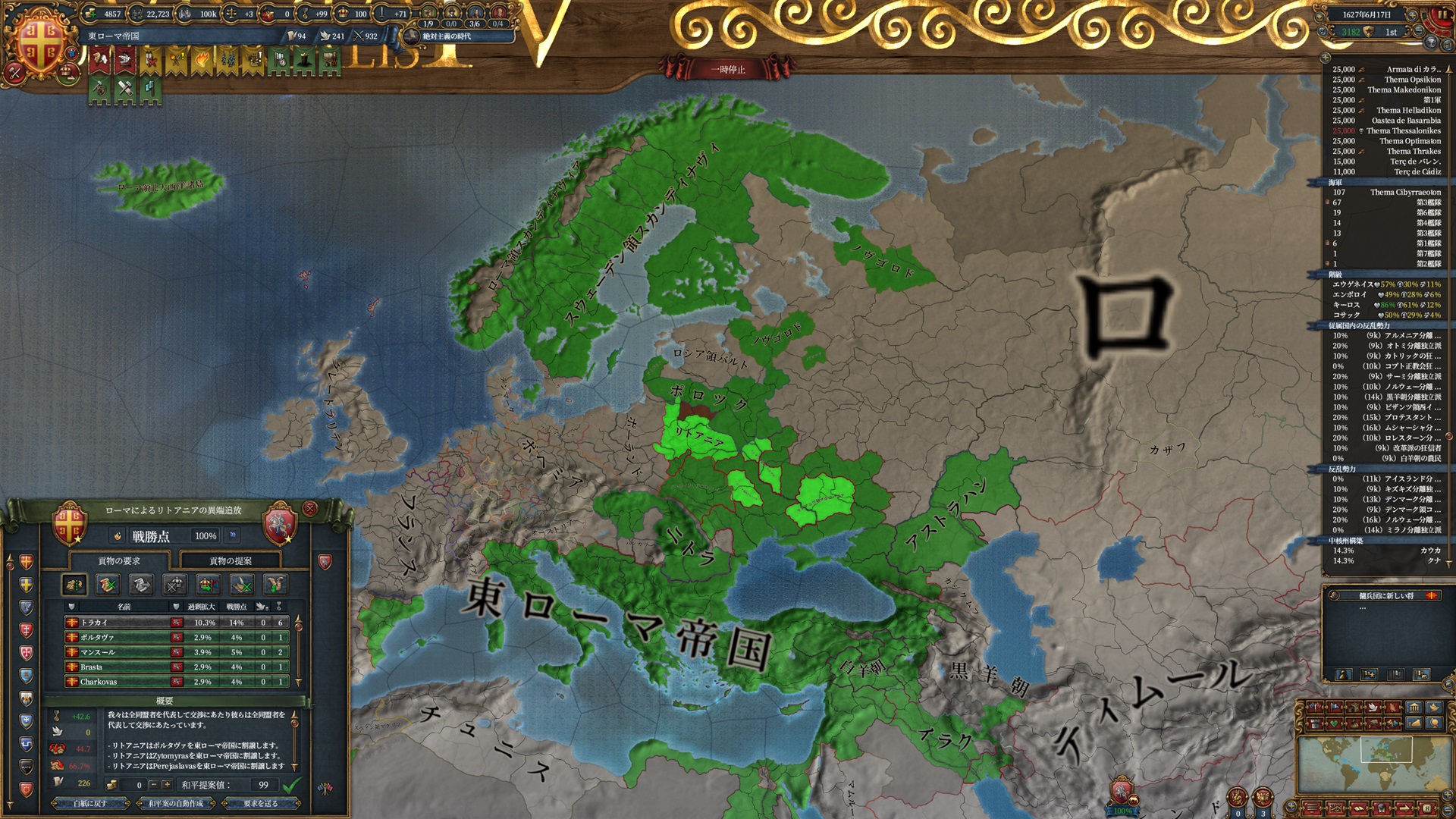The width and height of the screenshot is (1456, 819).
Task: Increase gold demand with the plus stepper
Action: coord(166,785)
